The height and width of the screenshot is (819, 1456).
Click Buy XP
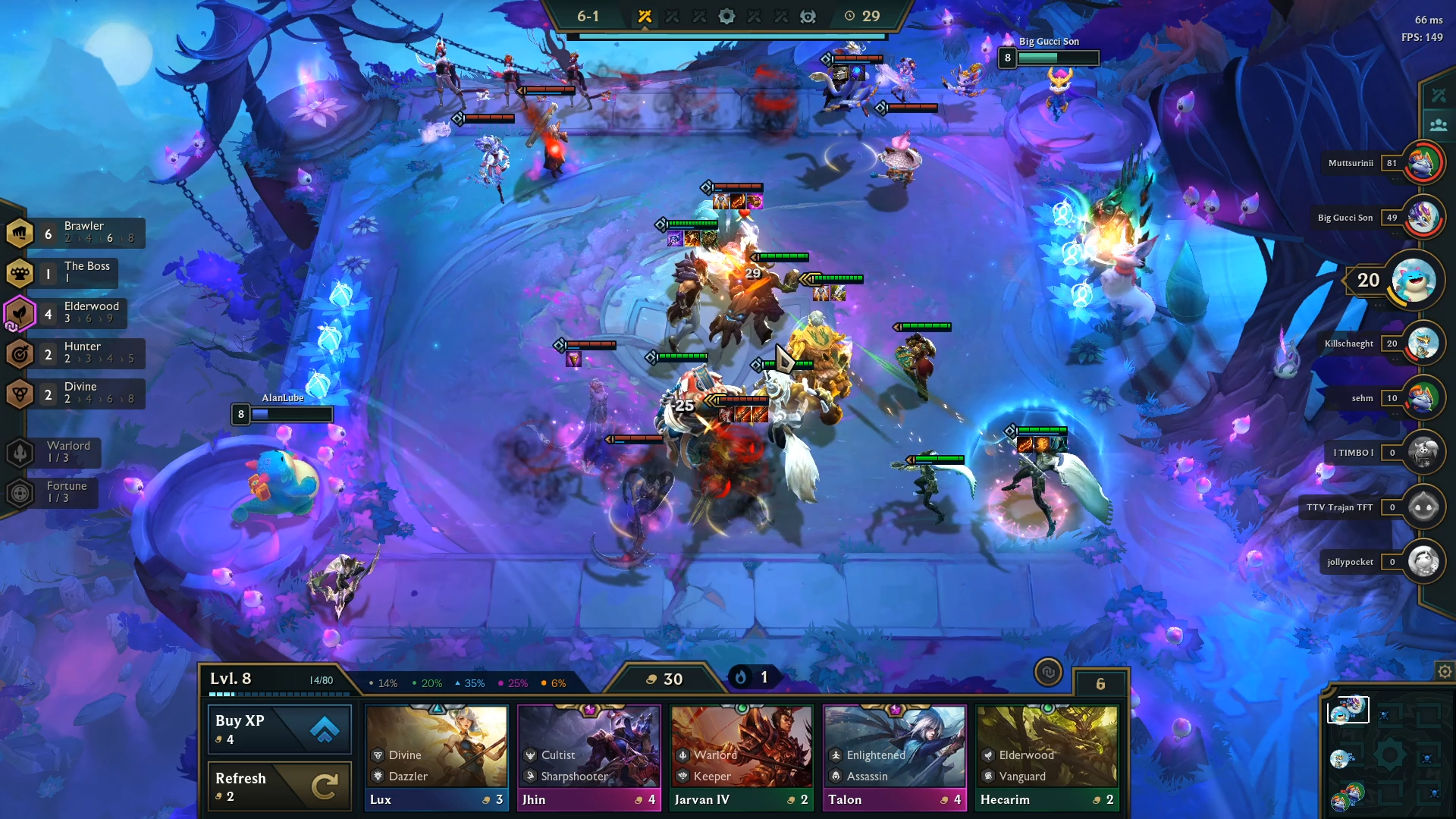tap(278, 729)
